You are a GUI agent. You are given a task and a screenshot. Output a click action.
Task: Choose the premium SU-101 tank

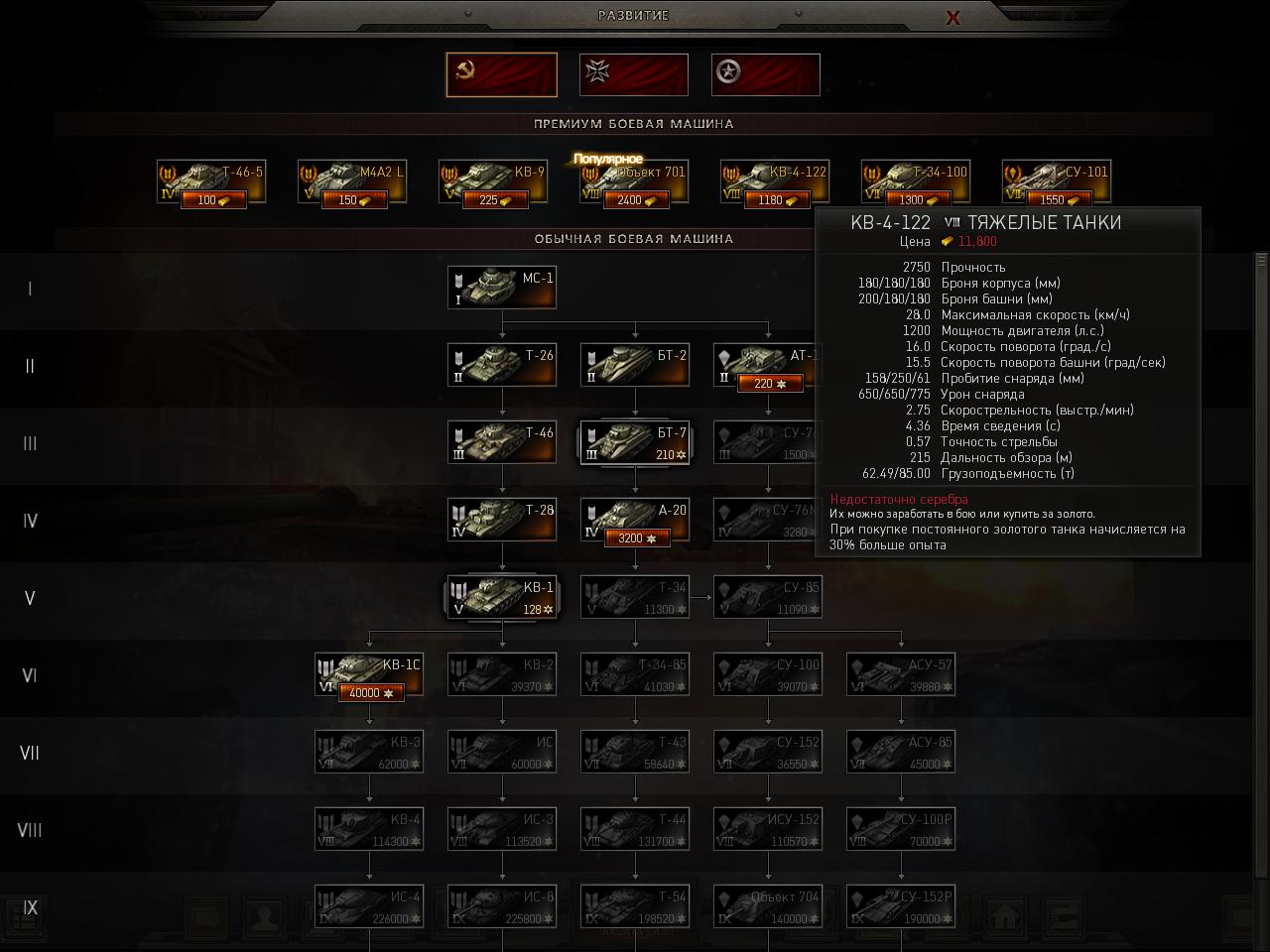coord(1056,180)
